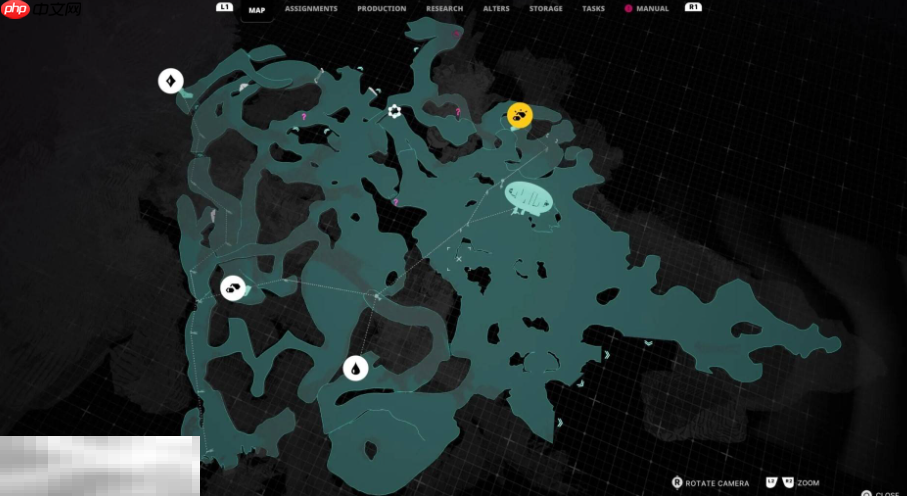Show the Tasks tab
The height and width of the screenshot is (496, 907).
pos(593,9)
